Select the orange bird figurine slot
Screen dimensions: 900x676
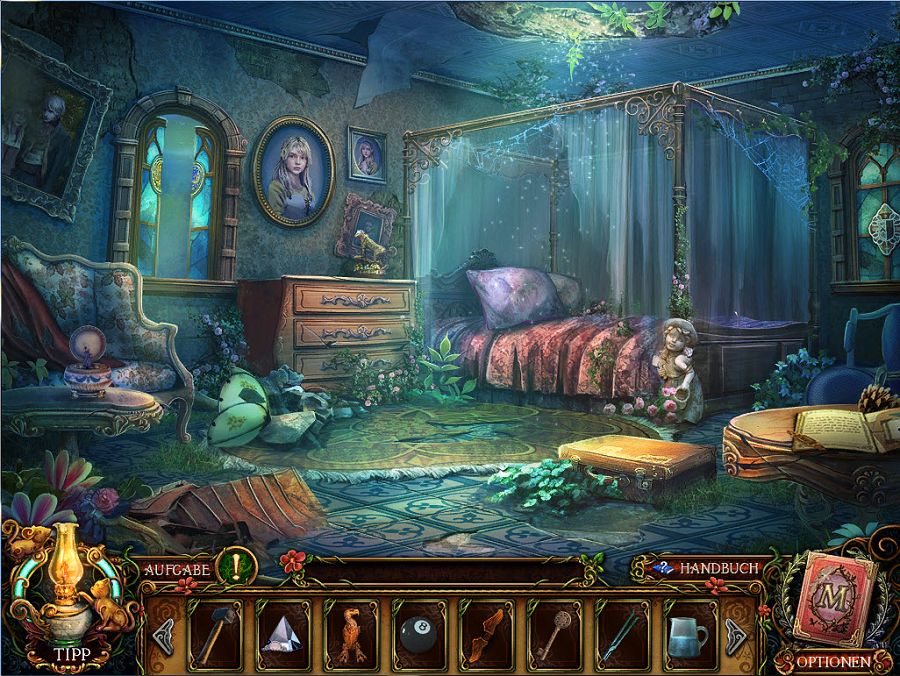point(352,634)
